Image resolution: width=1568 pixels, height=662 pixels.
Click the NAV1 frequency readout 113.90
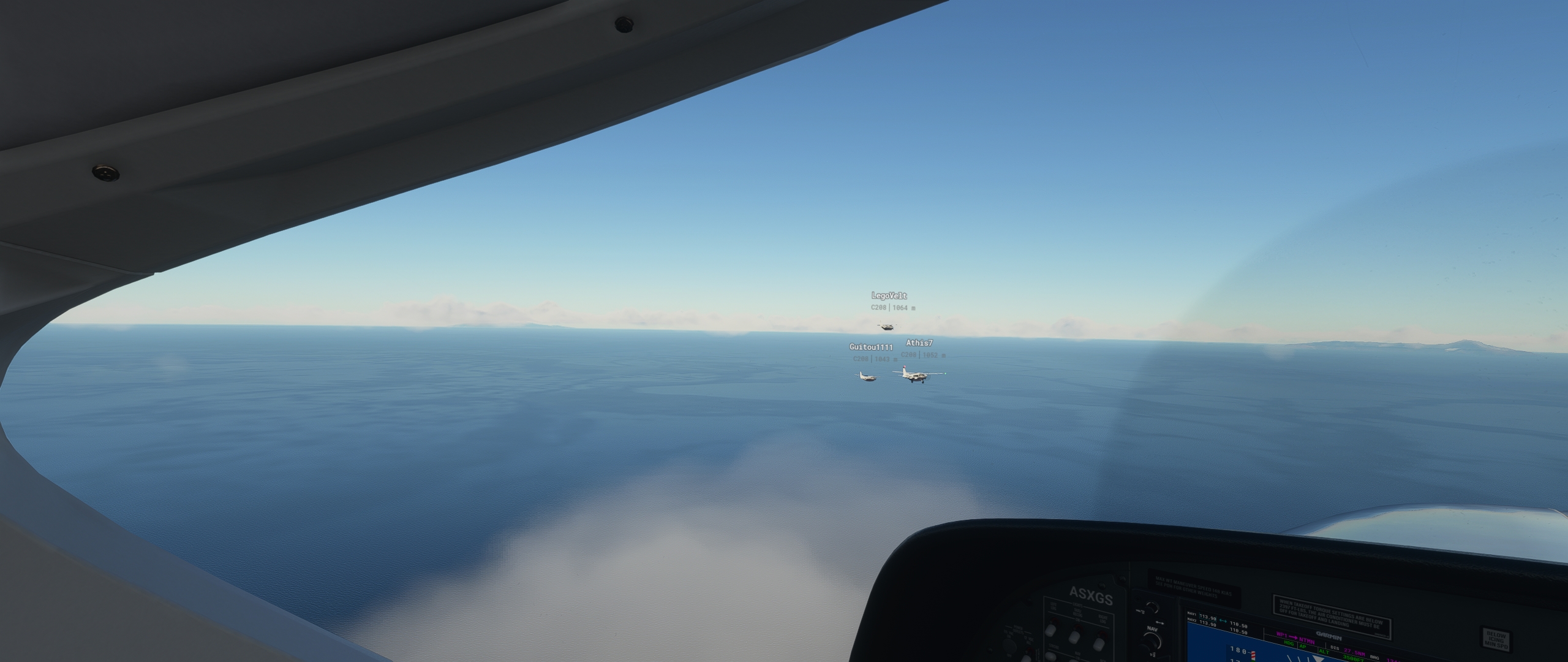tap(1207, 616)
